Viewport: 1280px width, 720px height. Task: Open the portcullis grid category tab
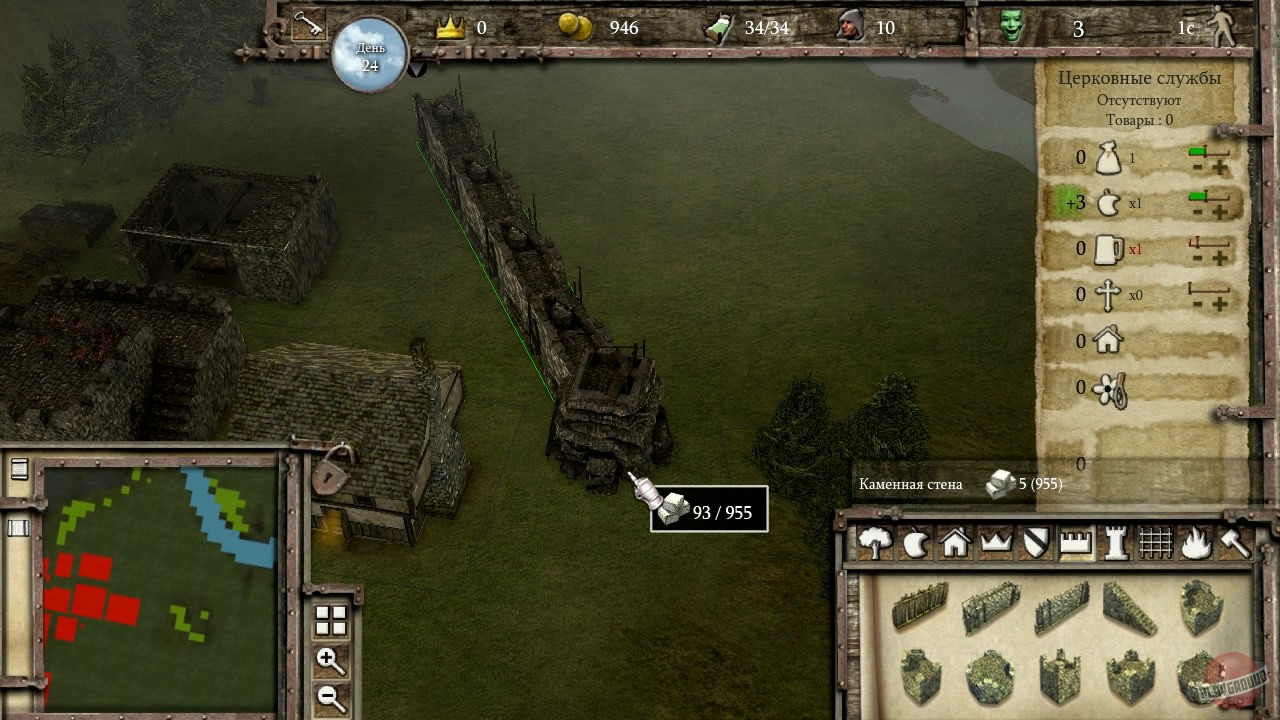click(x=1155, y=543)
